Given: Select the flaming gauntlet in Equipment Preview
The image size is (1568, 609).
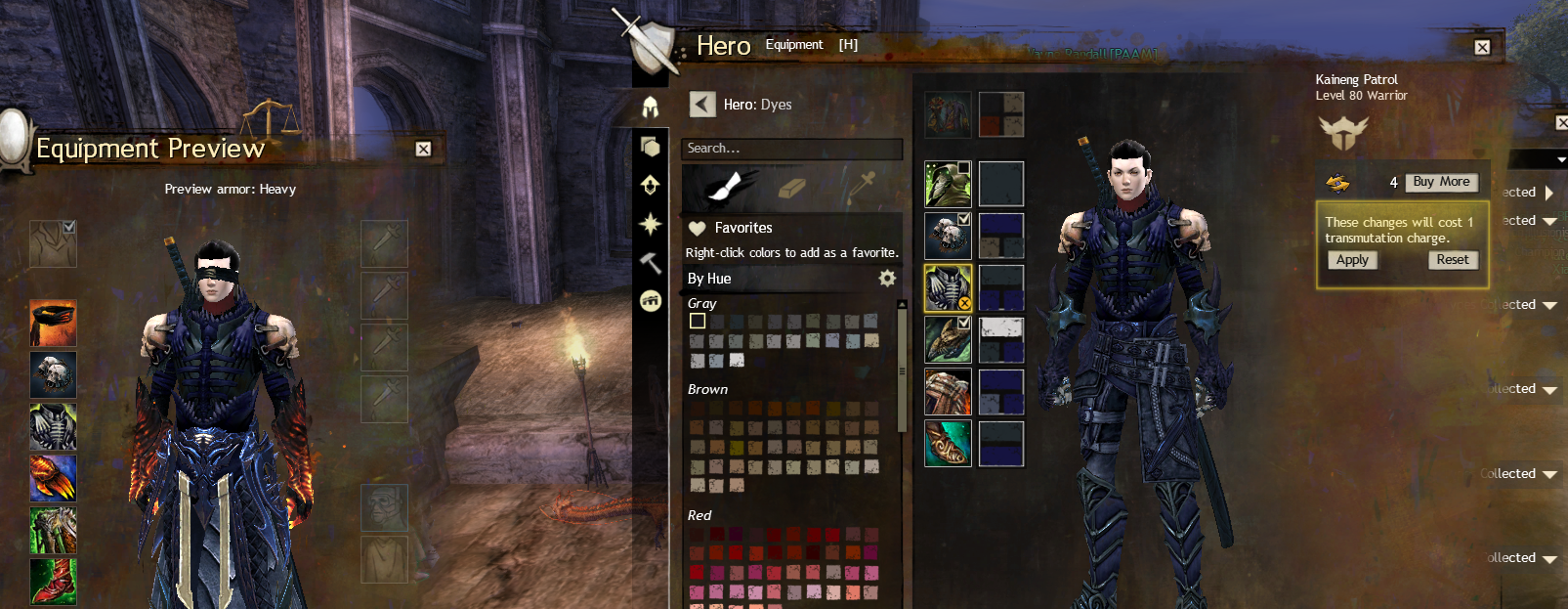Looking at the screenshot, I should 53,479.
